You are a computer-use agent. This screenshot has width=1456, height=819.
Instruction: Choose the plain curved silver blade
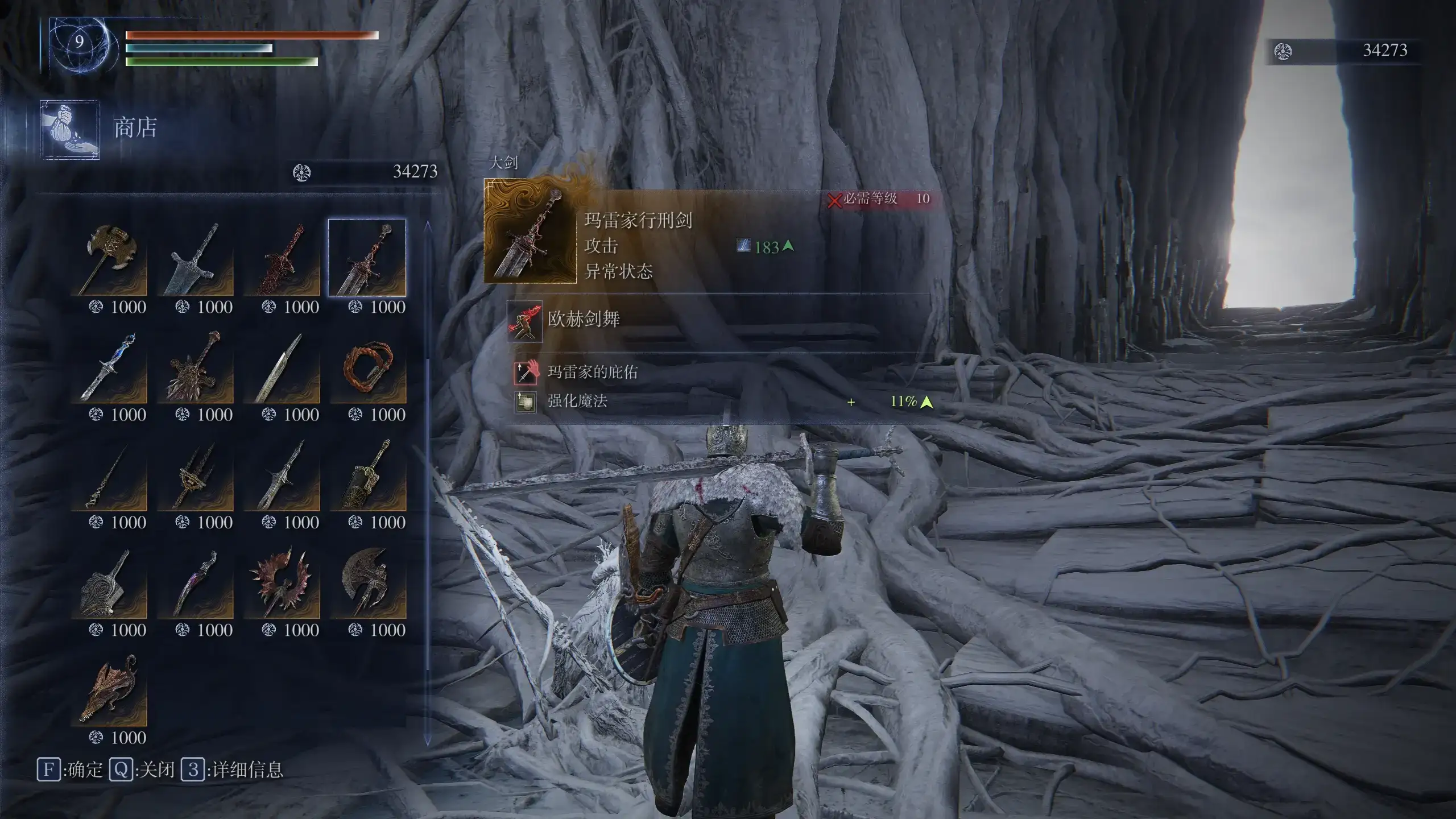pos(282,367)
